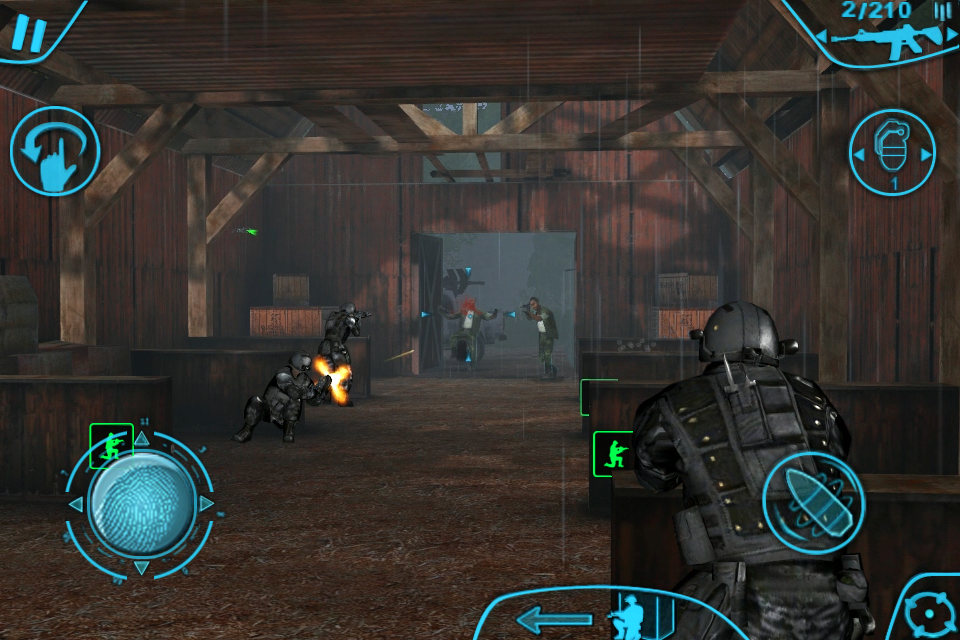Fire the weapon with the bullet button
Screen dimensions: 960x640
[813, 497]
